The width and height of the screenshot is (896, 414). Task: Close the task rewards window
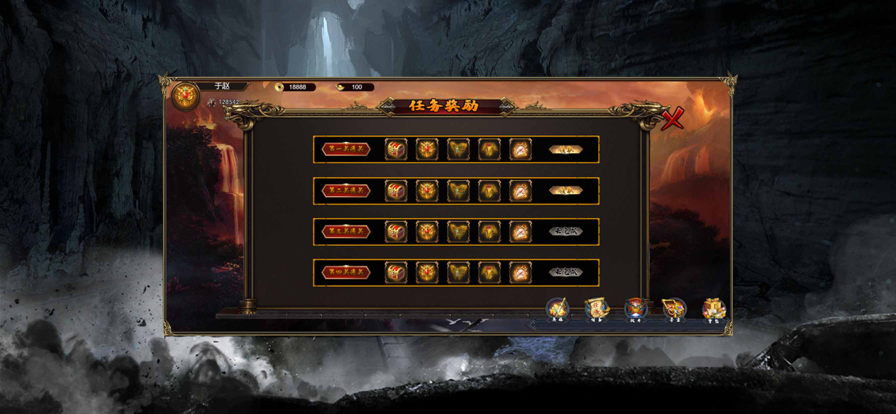coord(673,119)
